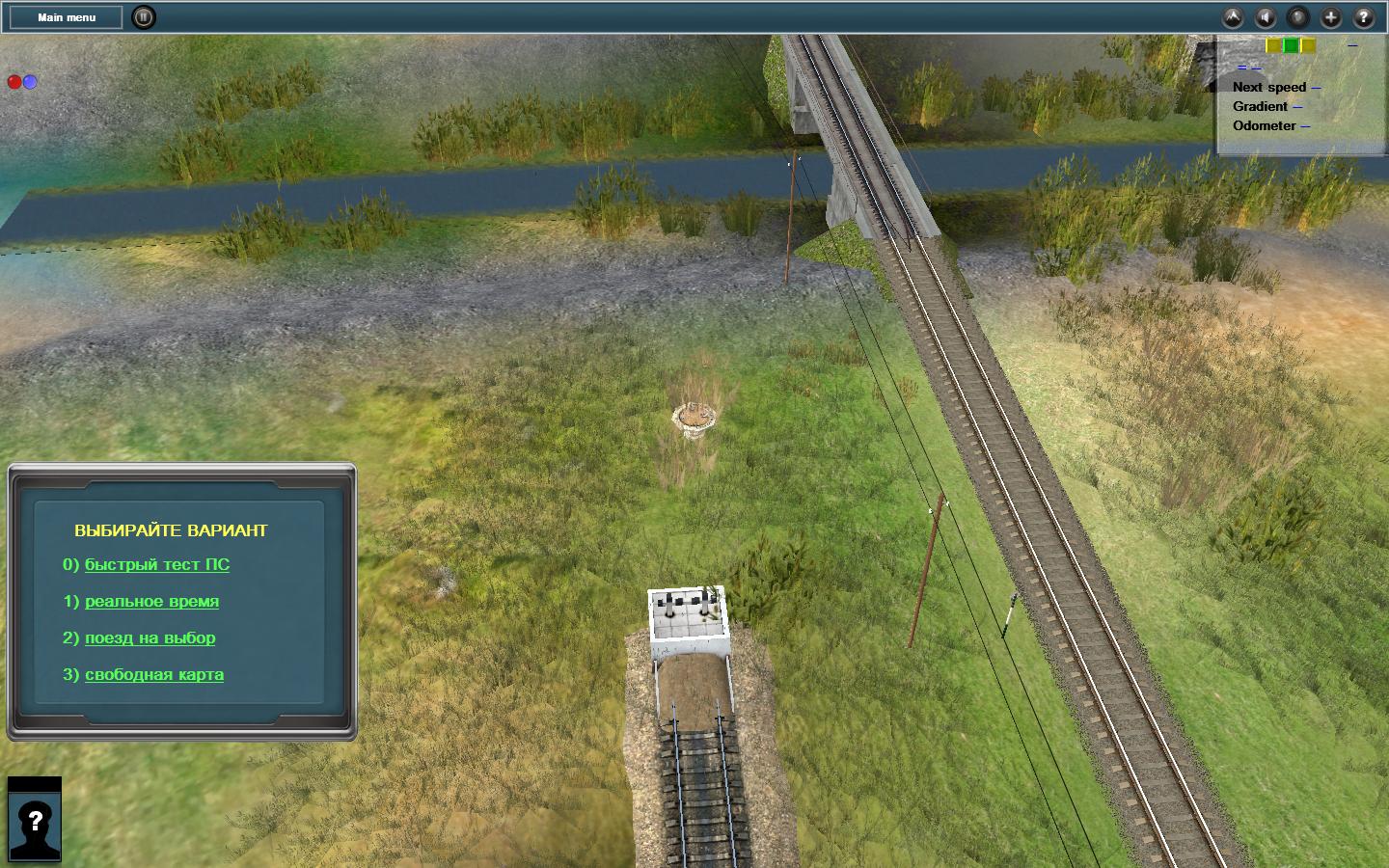Viewport: 1389px width, 868px height.
Task: Click the red dot indicator
Action: [14, 82]
